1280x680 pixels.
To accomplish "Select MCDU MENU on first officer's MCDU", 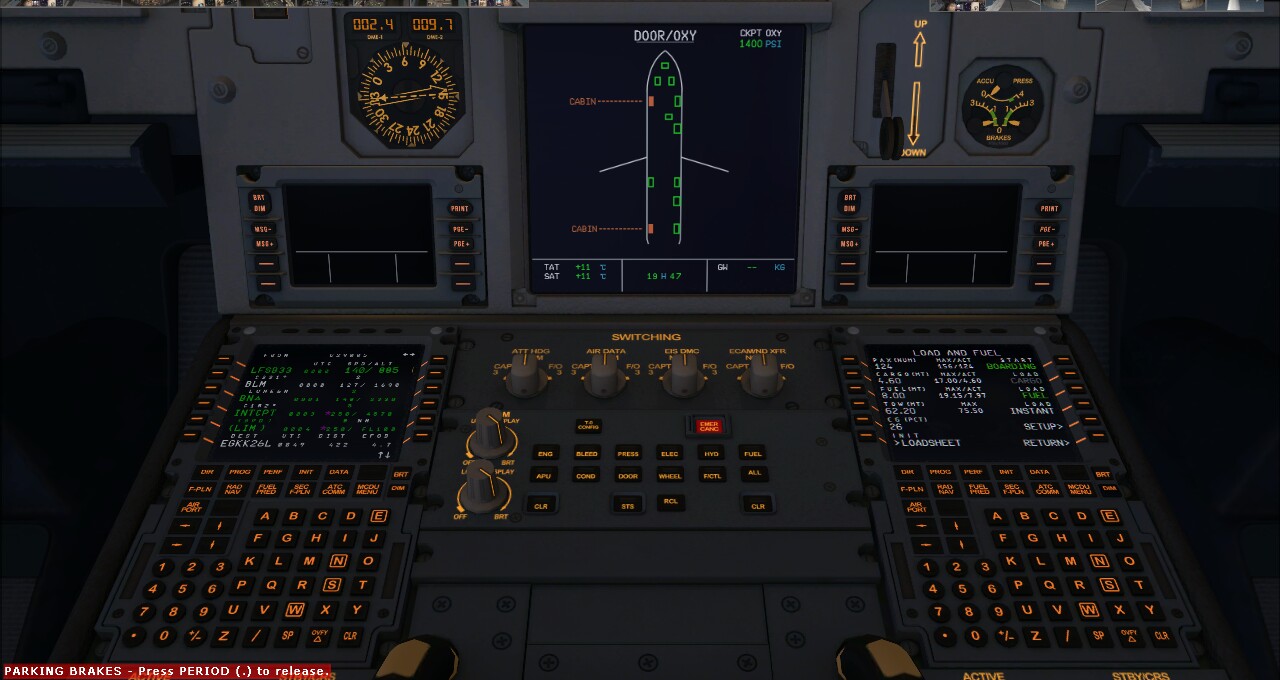I will pos(1079,489).
